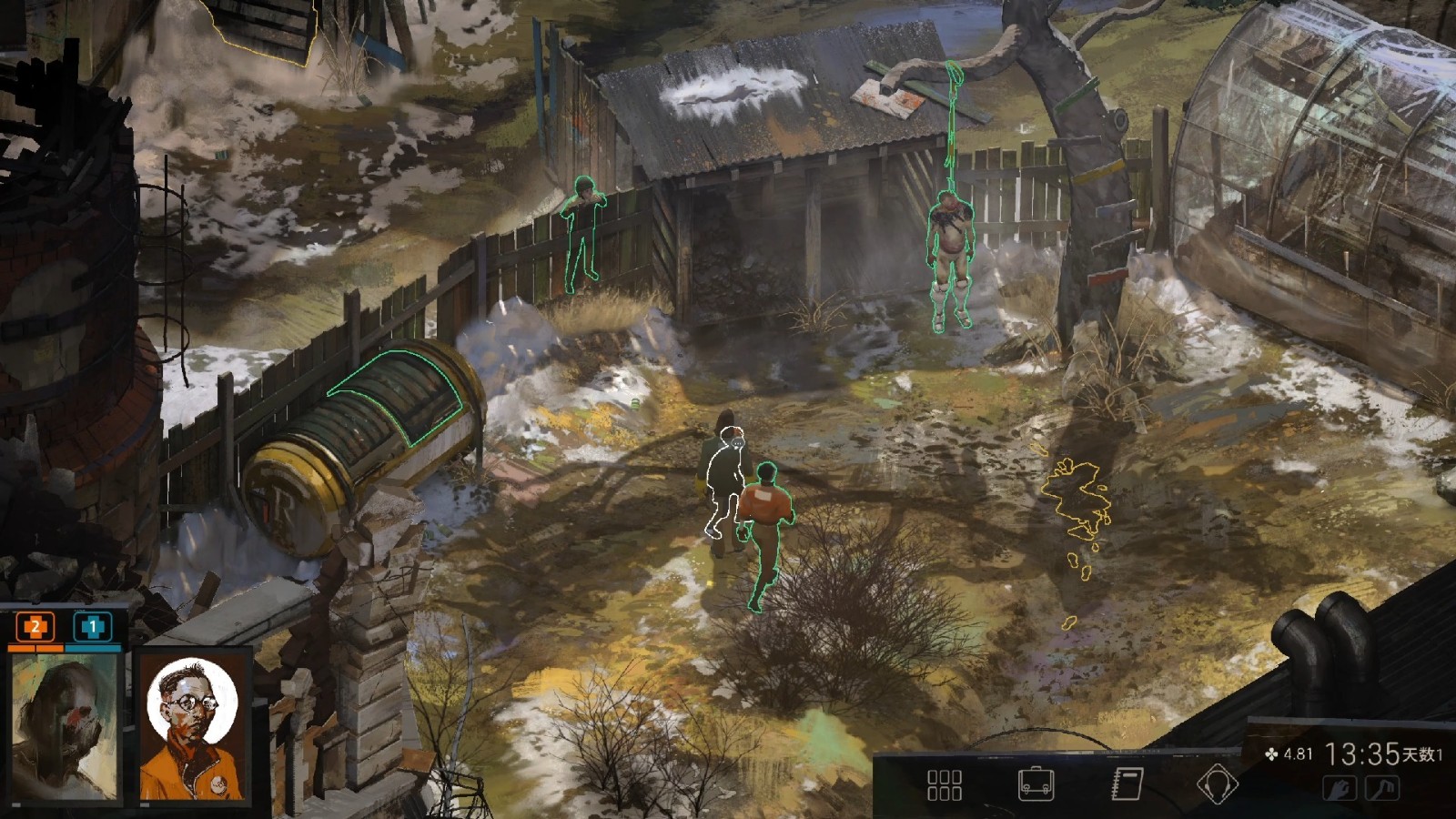The width and height of the screenshot is (1456, 819).
Task: Open the journal notebook
Action: pos(1127,784)
